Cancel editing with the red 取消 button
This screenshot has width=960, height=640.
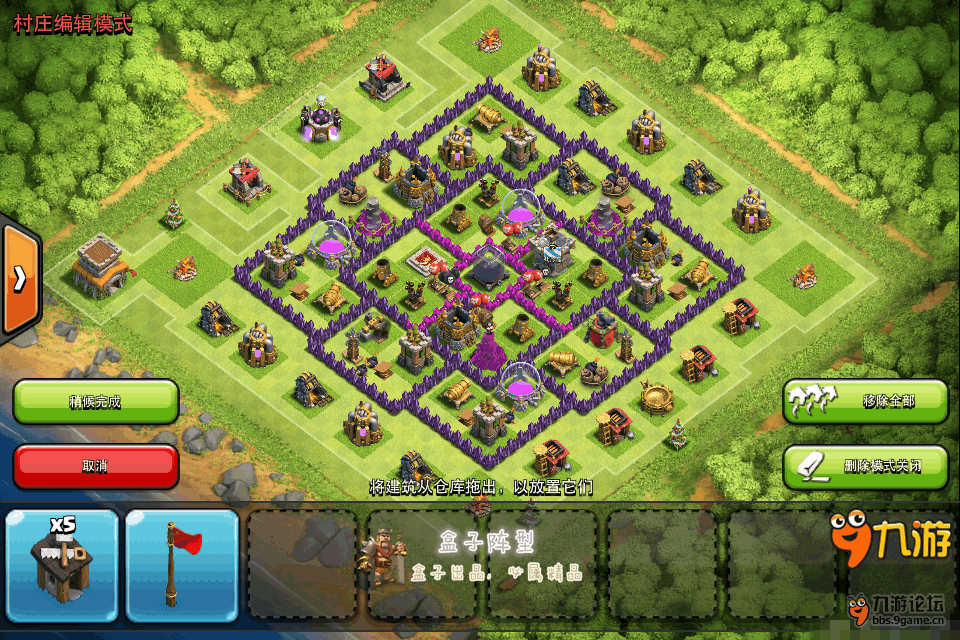coord(96,466)
